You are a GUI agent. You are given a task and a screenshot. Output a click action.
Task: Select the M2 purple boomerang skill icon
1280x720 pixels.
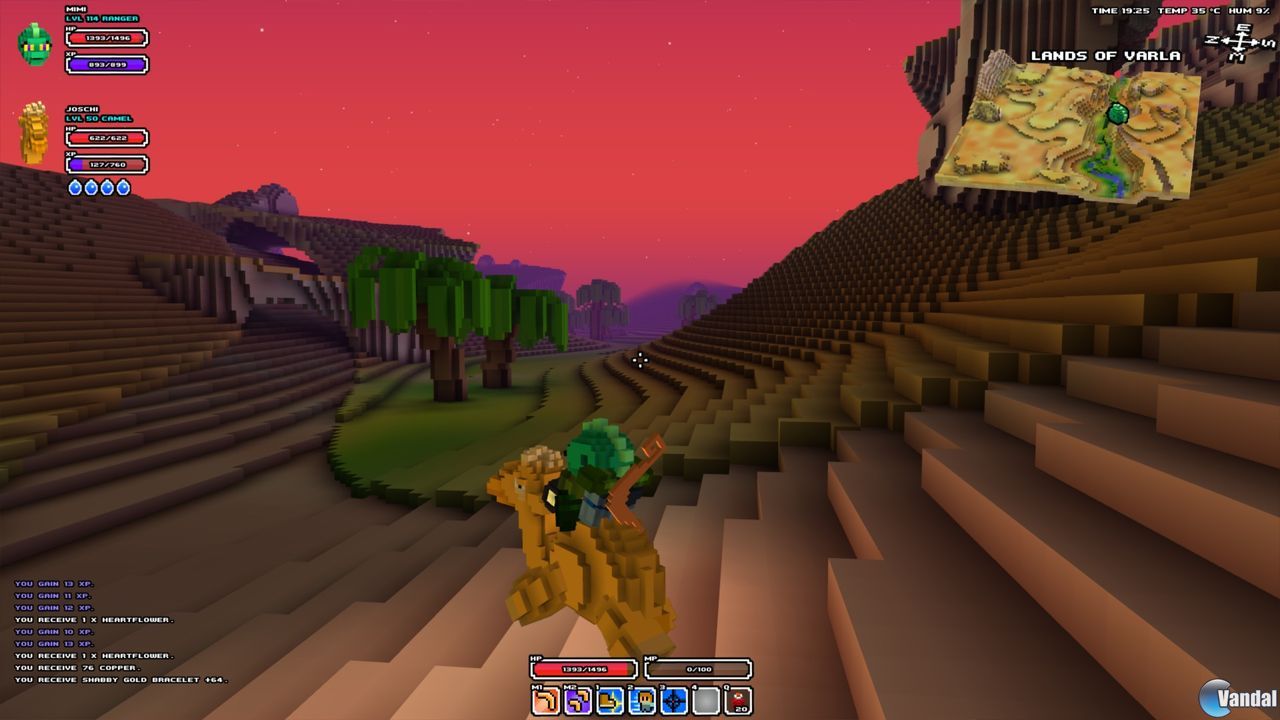click(x=576, y=700)
